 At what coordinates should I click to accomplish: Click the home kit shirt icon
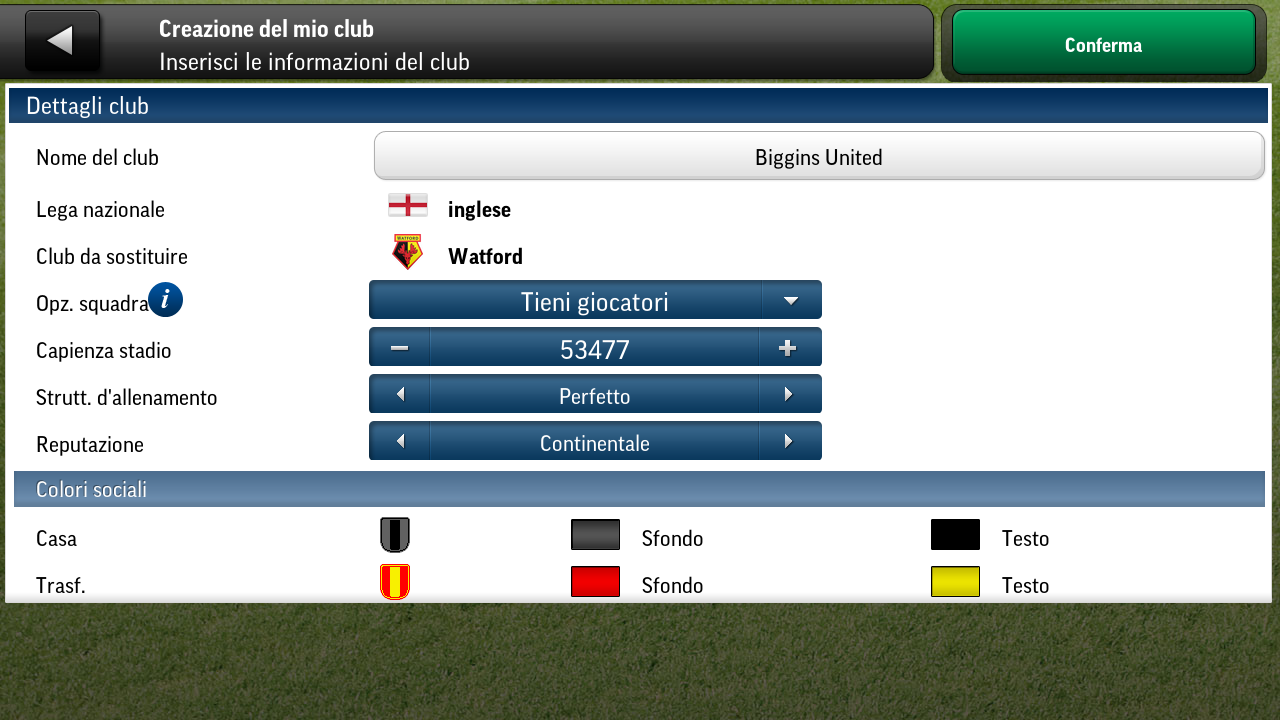(x=394, y=534)
